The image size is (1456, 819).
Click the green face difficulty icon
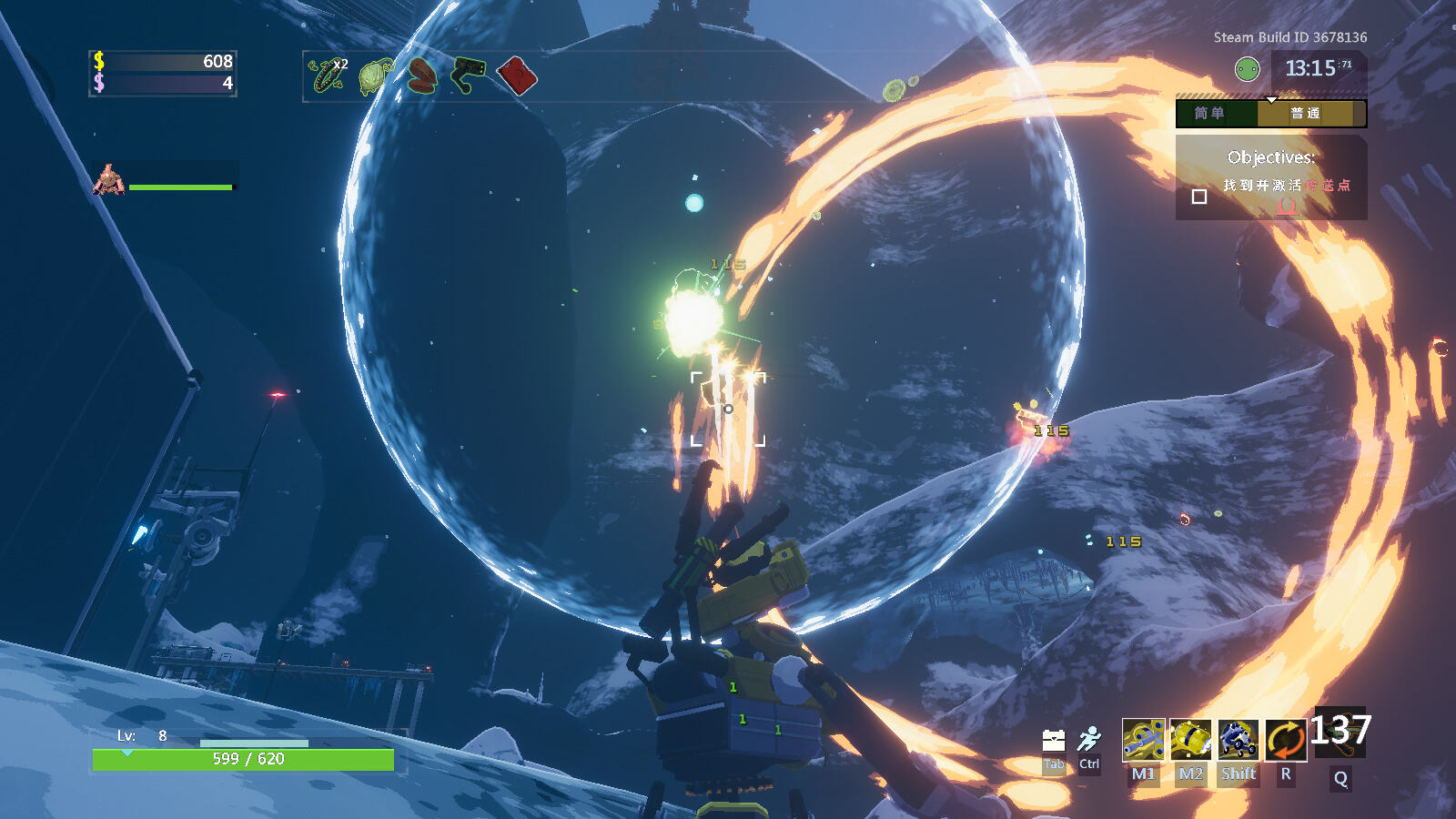point(1247,68)
